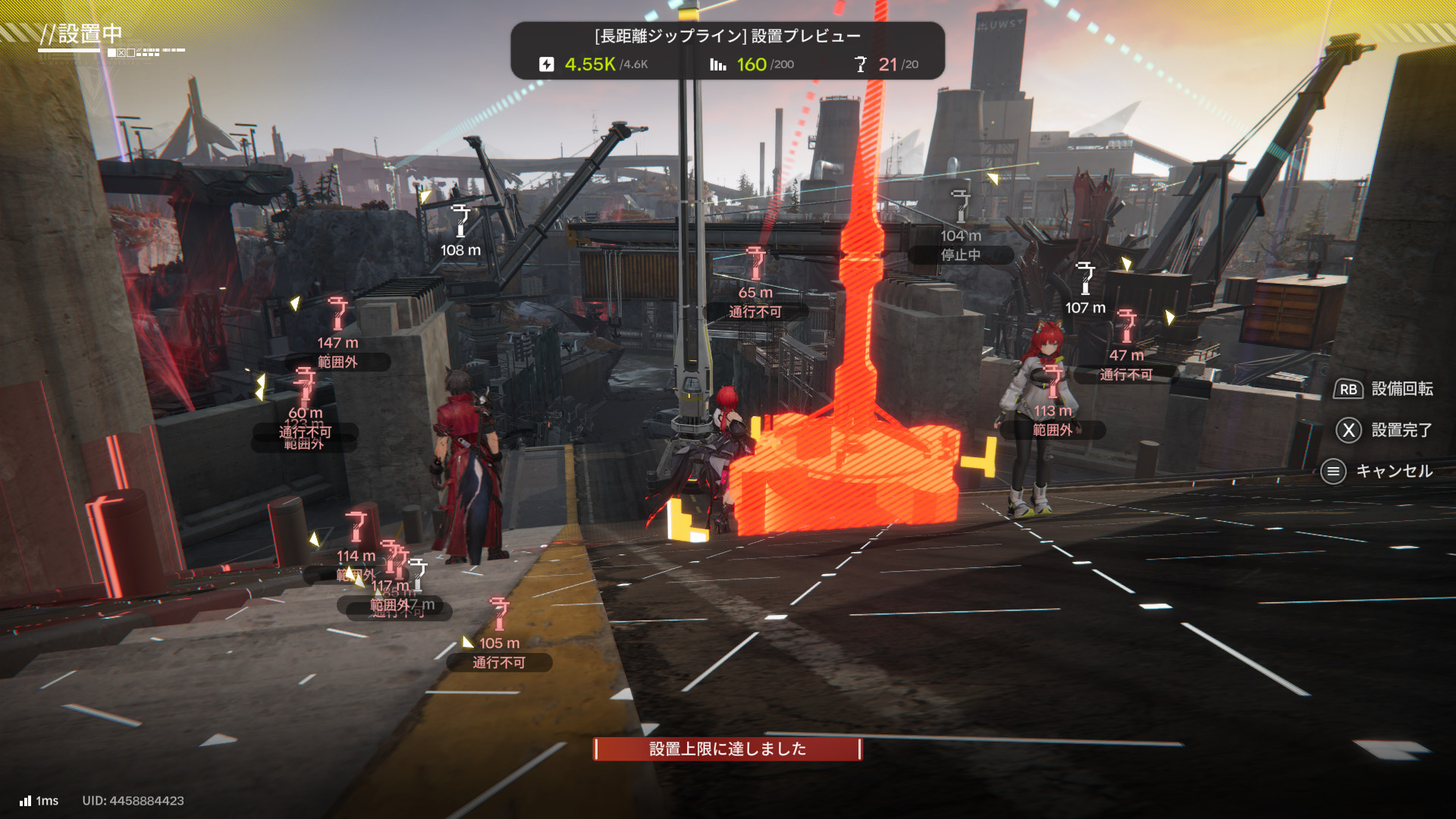Select the 113 m 範囲外 zipline marker
The height and width of the screenshot is (819, 1456).
click(1053, 381)
